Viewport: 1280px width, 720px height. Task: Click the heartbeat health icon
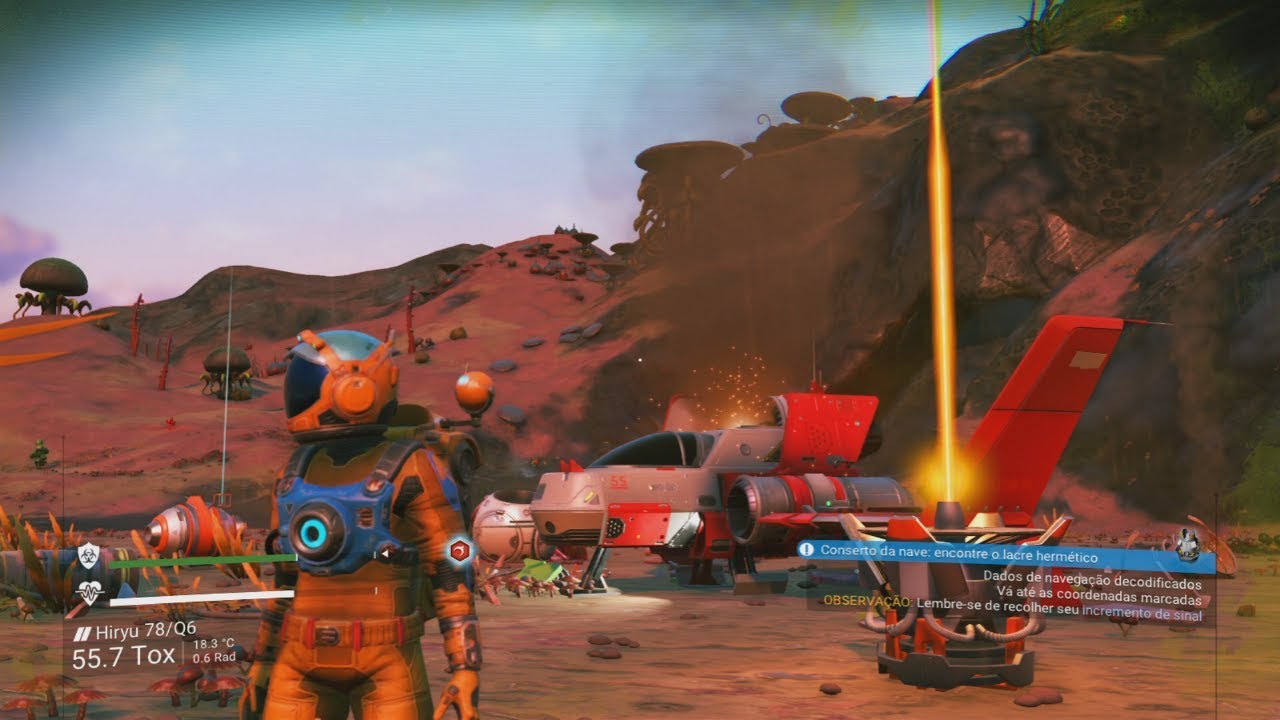point(90,591)
